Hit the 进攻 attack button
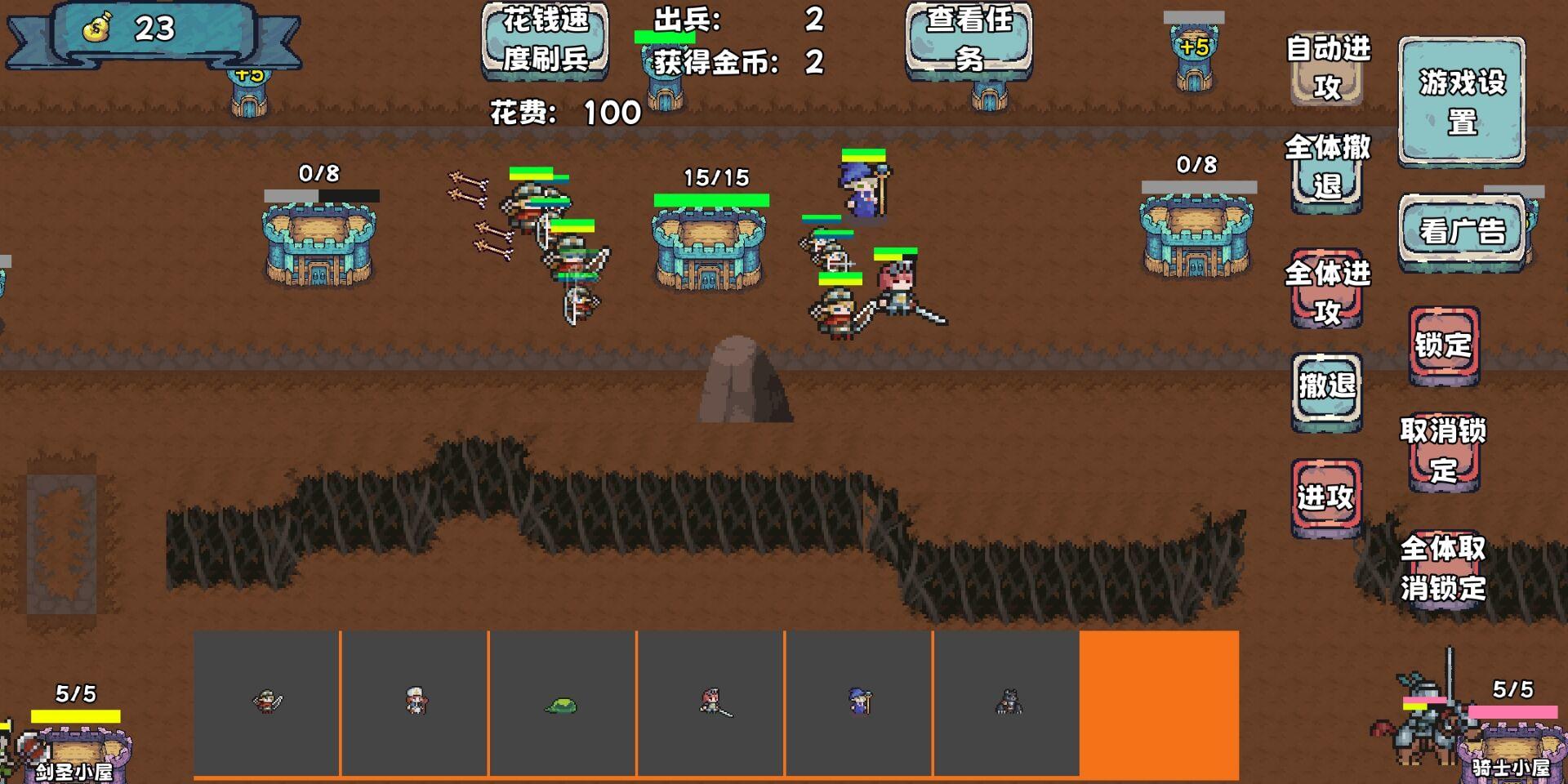 click(x=1326, y=496)
